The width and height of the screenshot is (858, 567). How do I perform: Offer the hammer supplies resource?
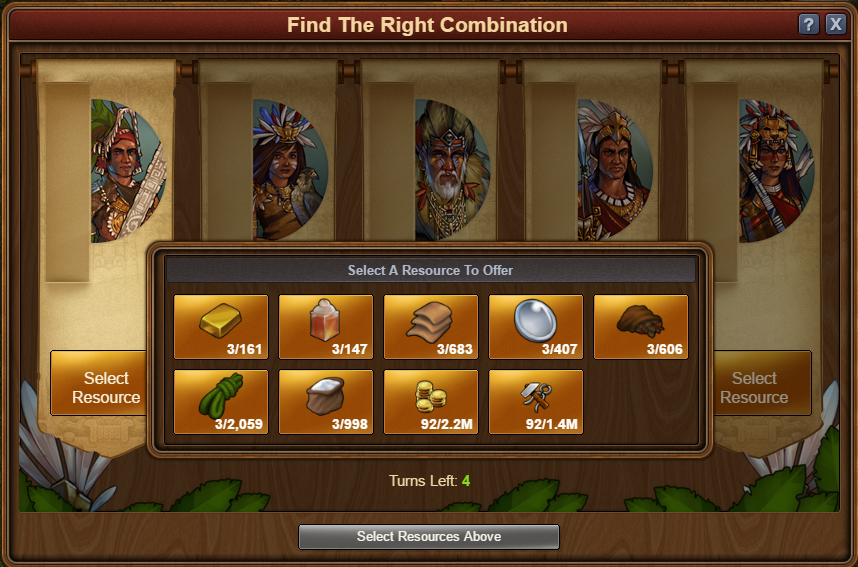click(536, 402)
